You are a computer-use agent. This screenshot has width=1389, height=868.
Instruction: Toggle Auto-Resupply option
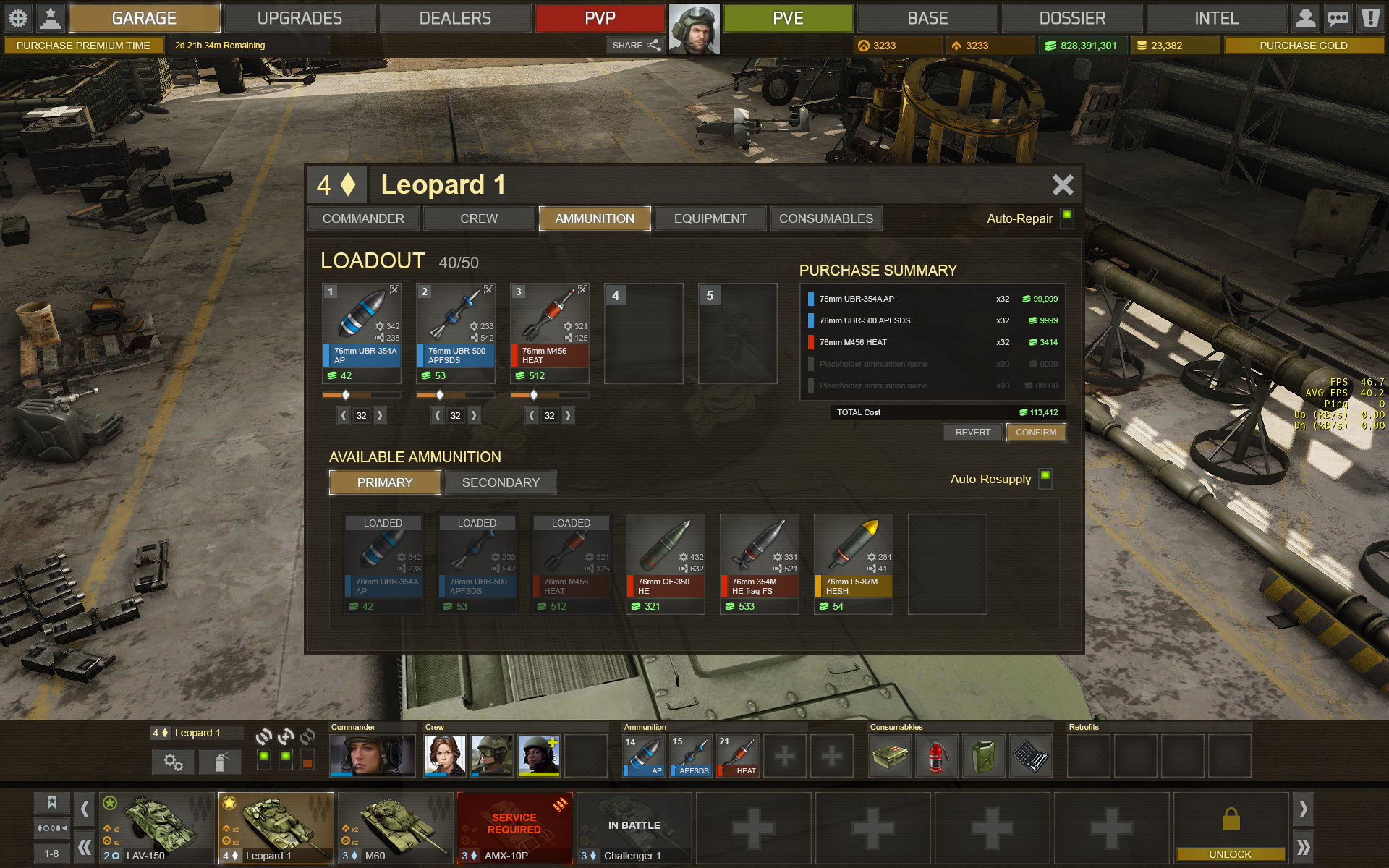click(x=1045, y=477)
